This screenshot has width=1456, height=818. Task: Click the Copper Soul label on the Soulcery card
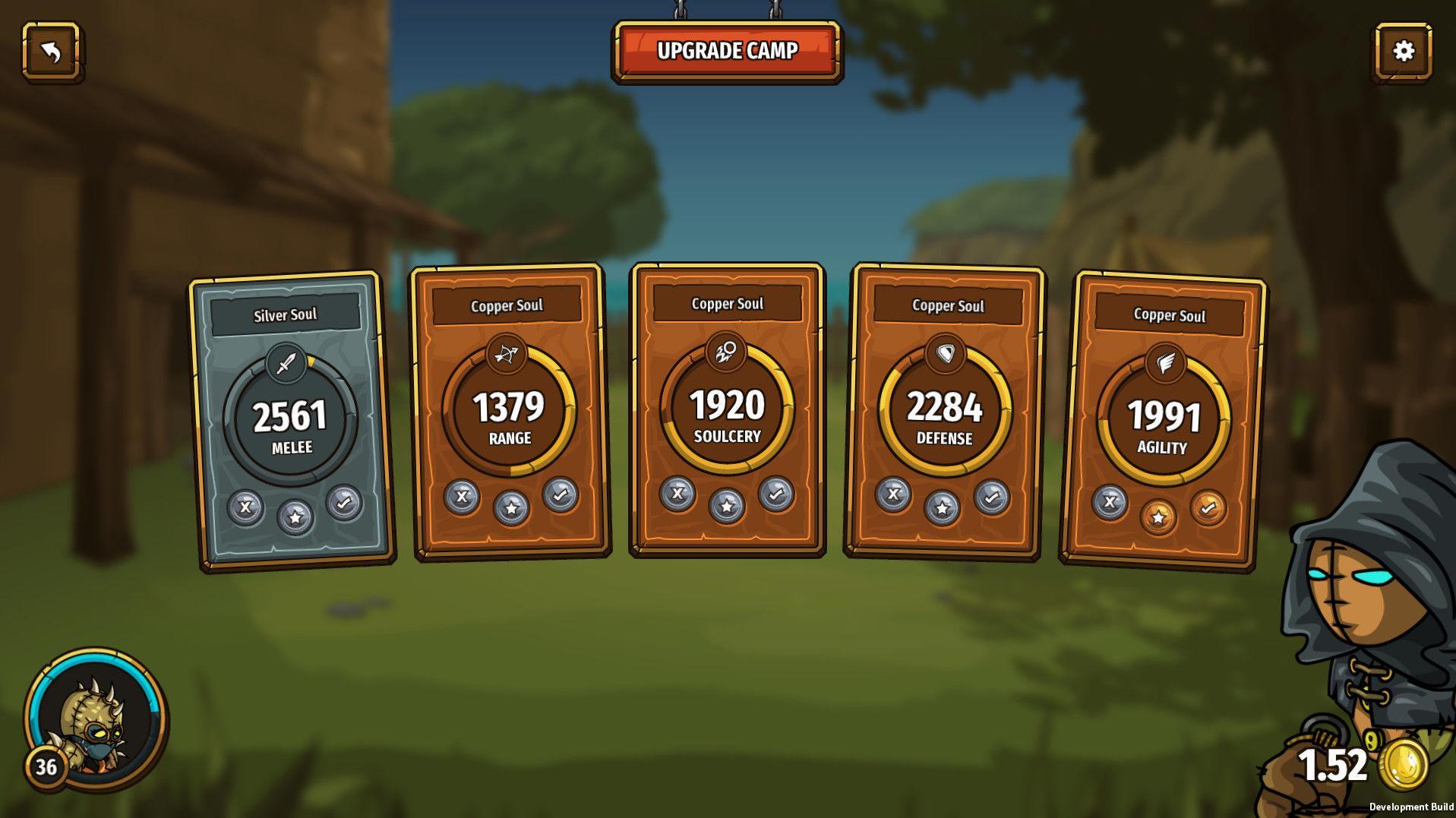pyautogui.click(x=726, y=303)
